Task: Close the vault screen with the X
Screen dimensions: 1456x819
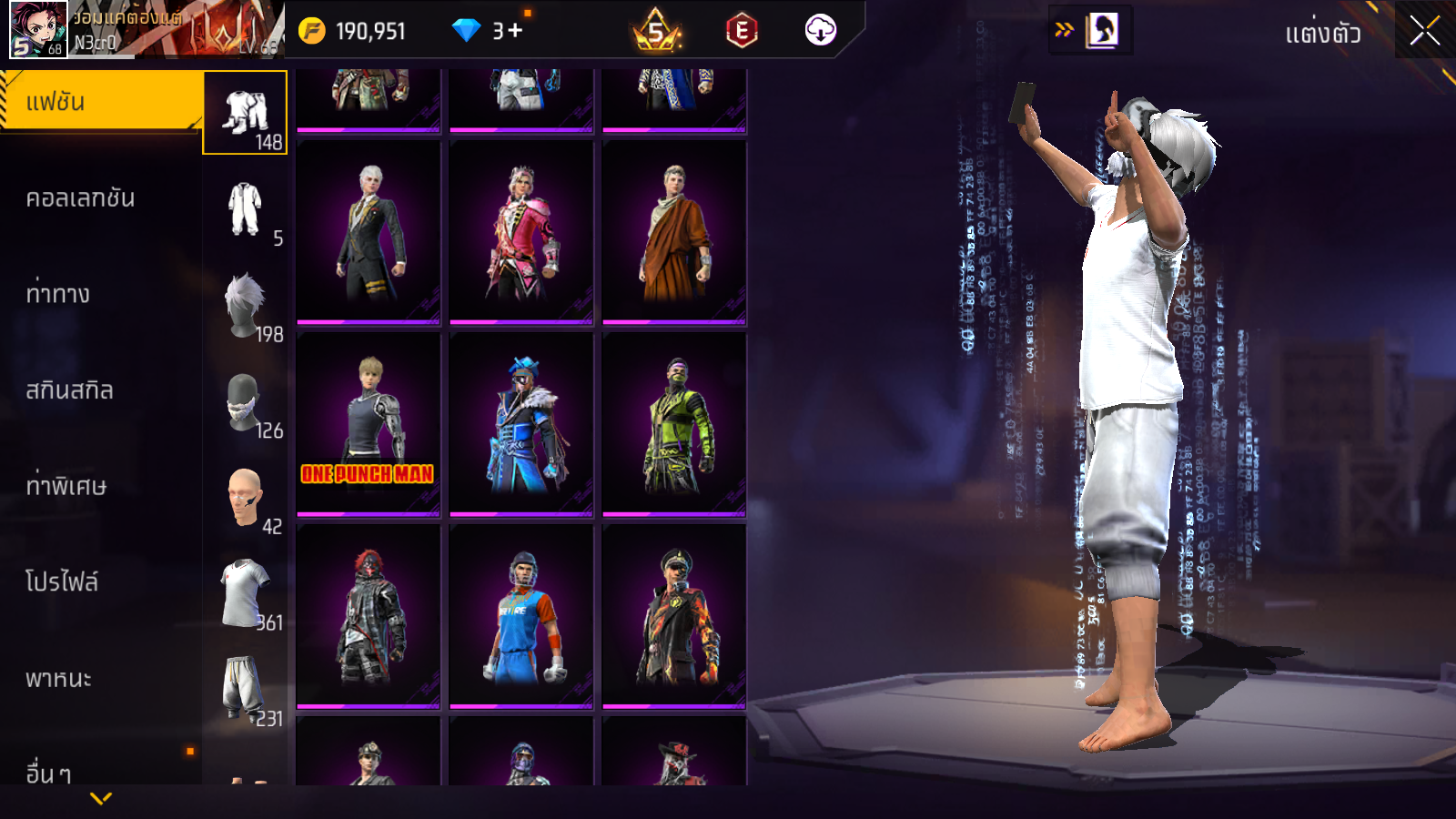Action: [x=1424, y=32]
